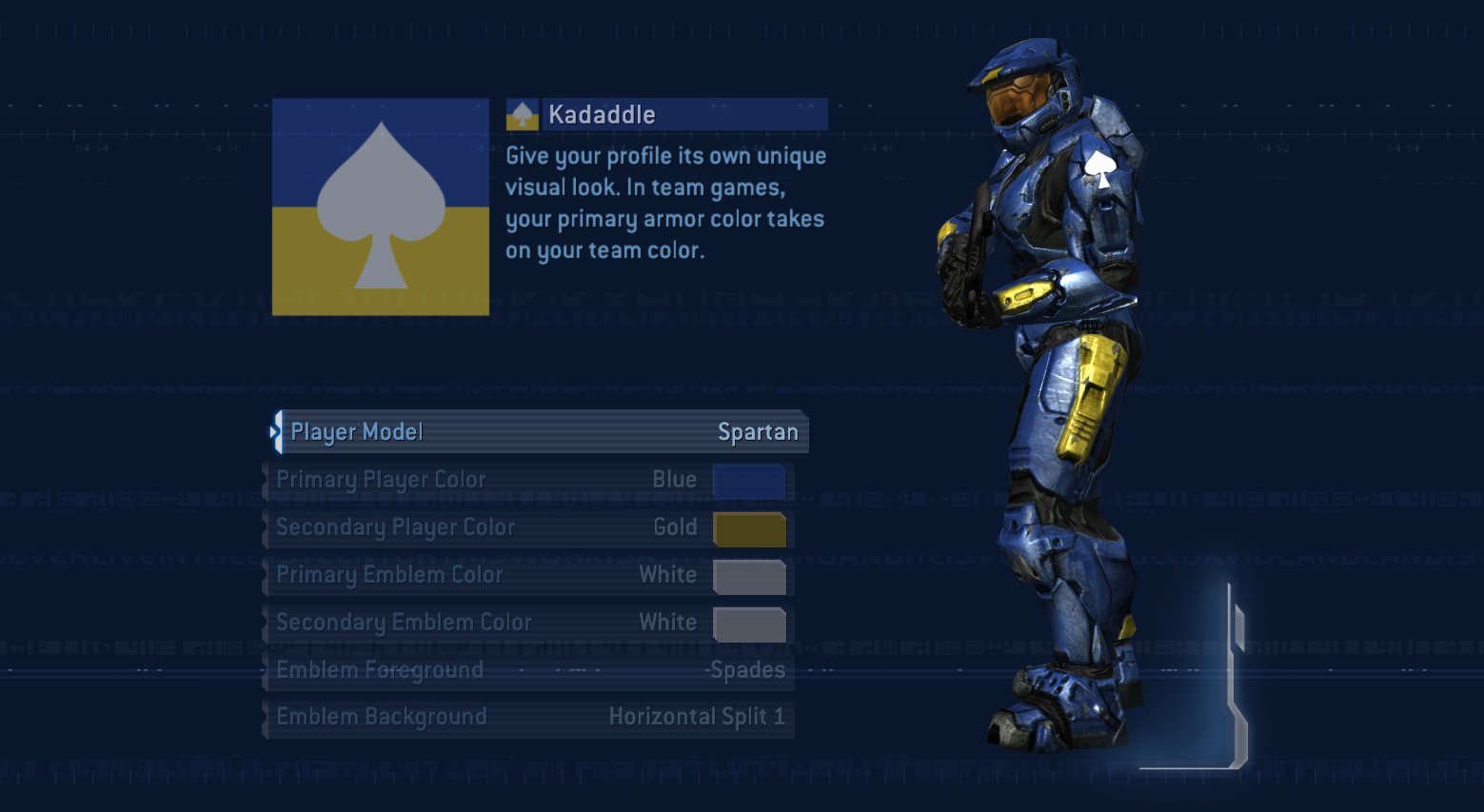Click the gold color swatch for Secondary Player Color
Viewport: 1484px width, 812px height.
749,527
